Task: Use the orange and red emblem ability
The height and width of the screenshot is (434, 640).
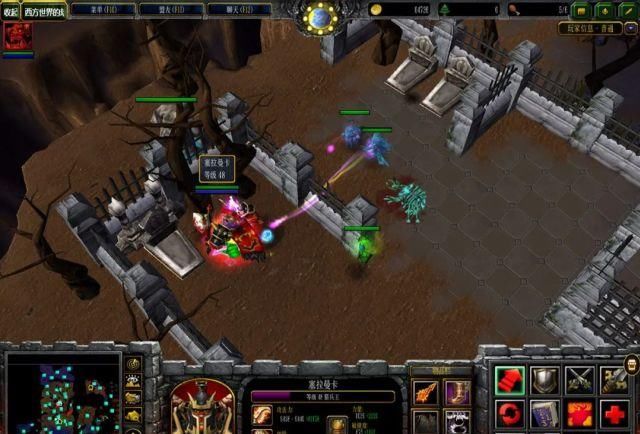Action: 580,413
